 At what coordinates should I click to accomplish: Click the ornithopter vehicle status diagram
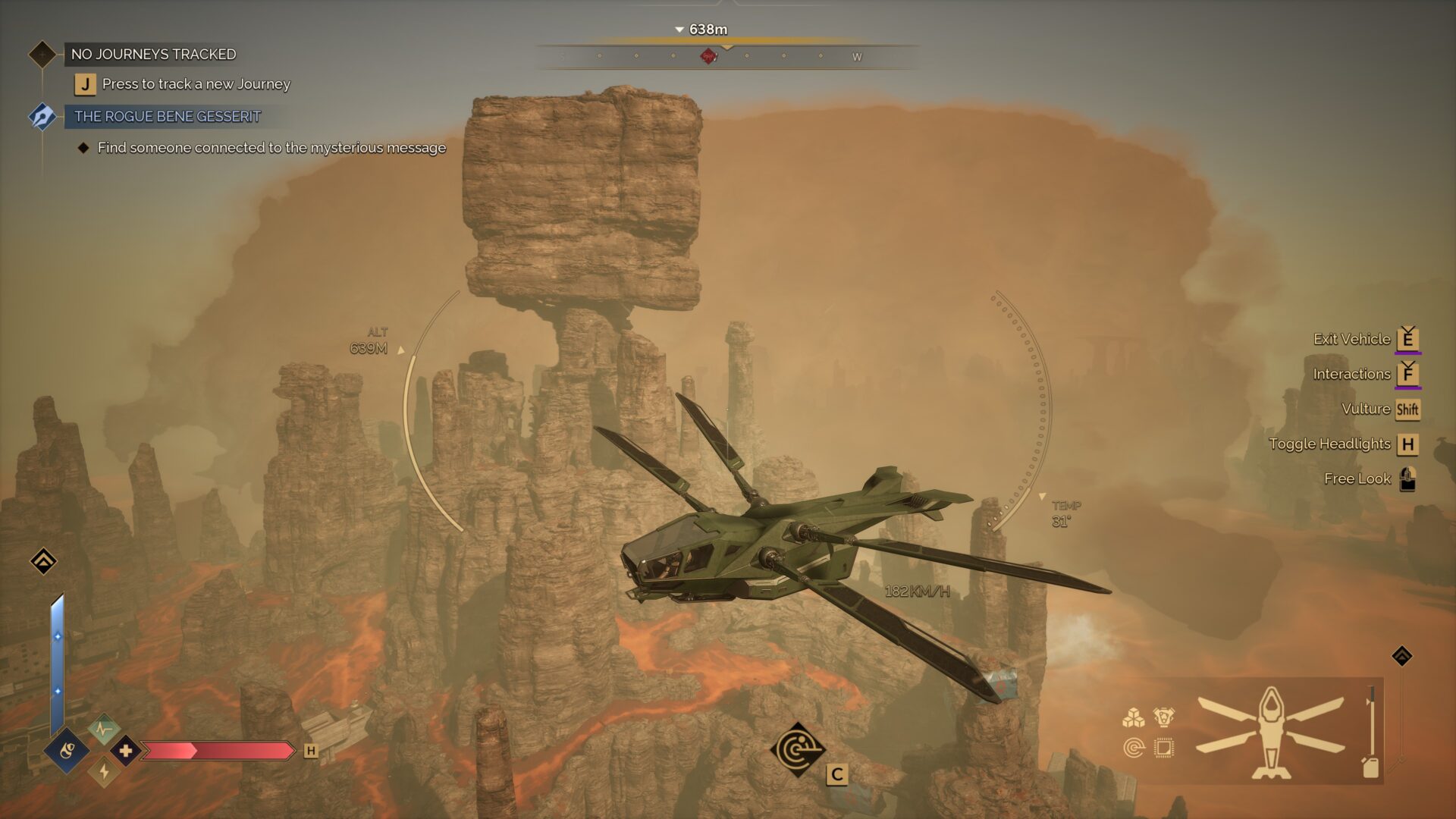[1271, 732]
